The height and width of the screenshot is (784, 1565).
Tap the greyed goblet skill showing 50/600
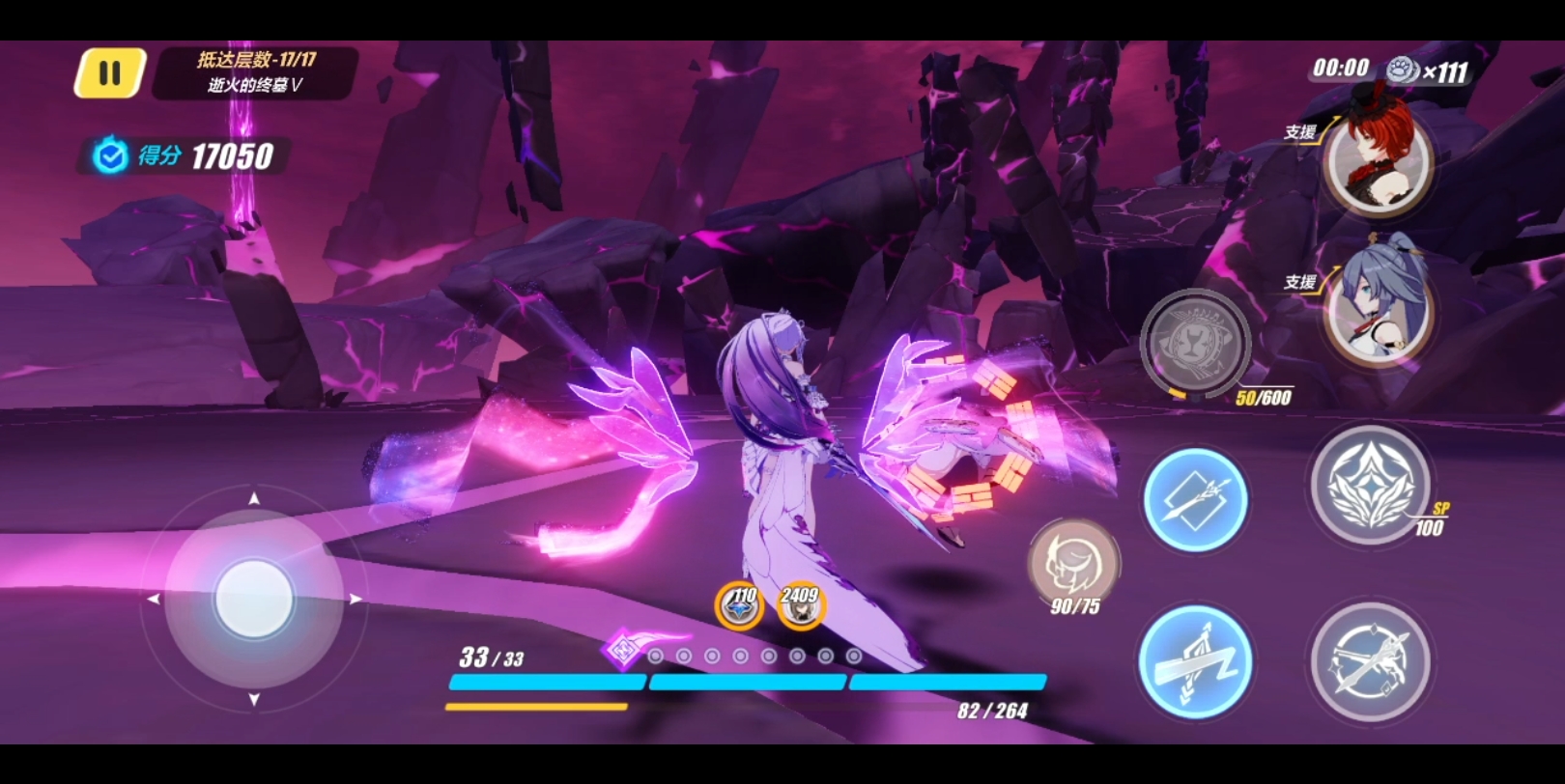click(1196, 344)
